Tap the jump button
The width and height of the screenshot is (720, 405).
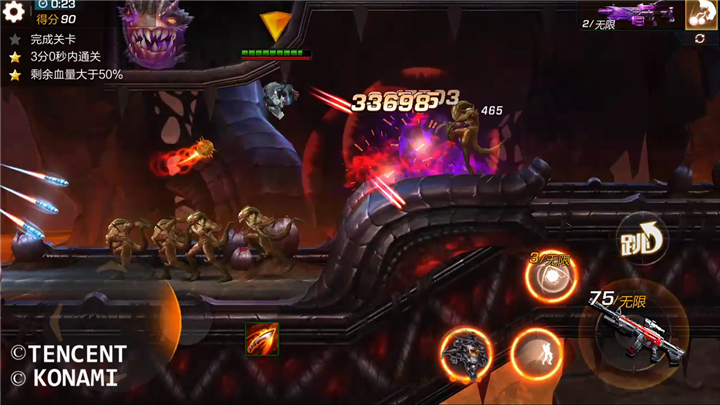(x=640, y=236)
